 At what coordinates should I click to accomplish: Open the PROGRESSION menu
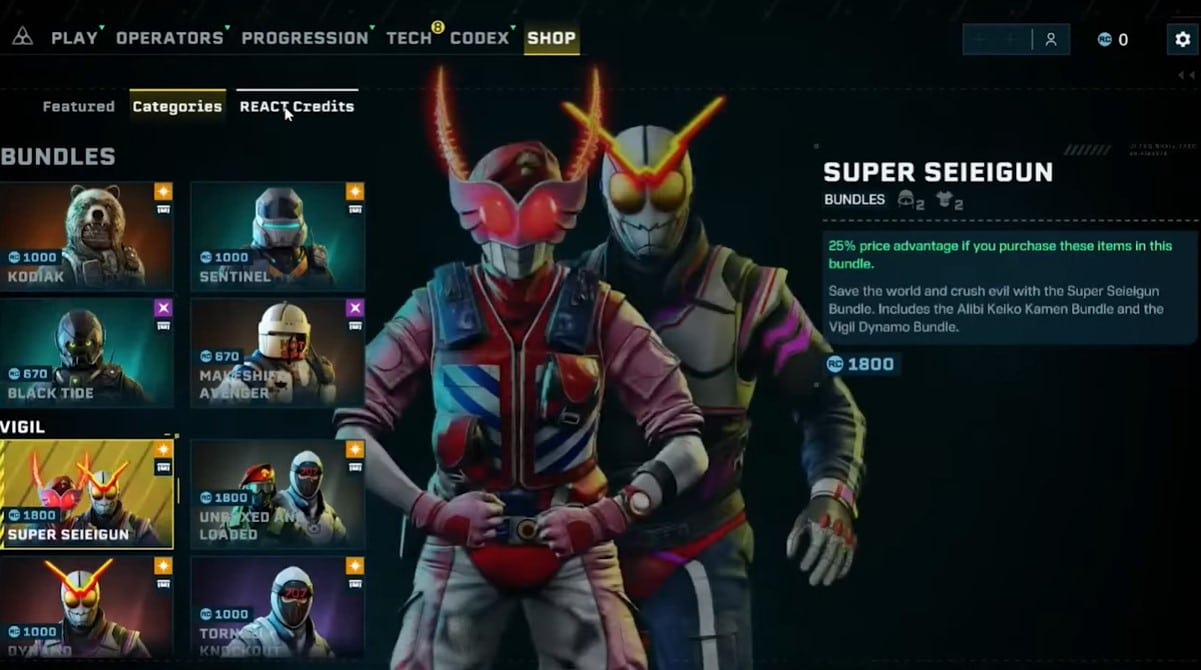click(304, 38)
